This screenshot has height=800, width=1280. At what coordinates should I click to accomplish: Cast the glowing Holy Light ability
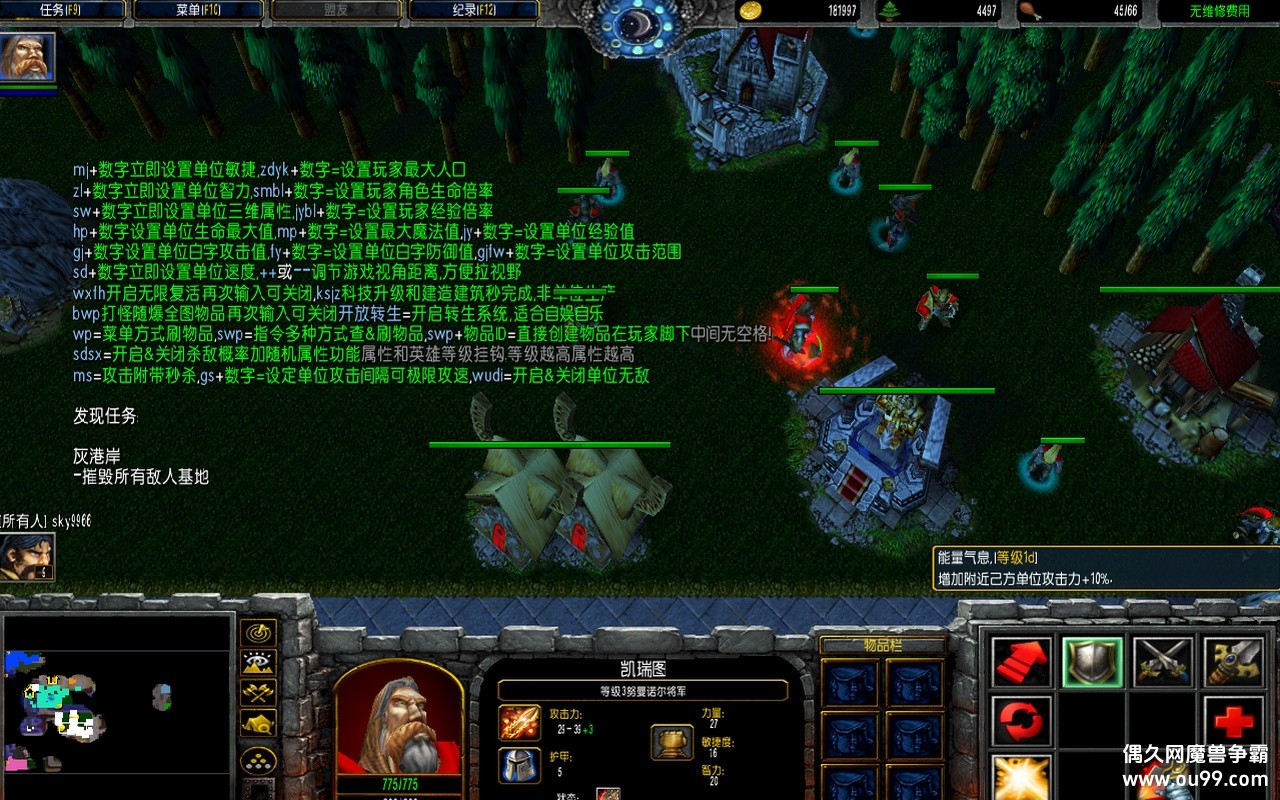[1021, 777]
